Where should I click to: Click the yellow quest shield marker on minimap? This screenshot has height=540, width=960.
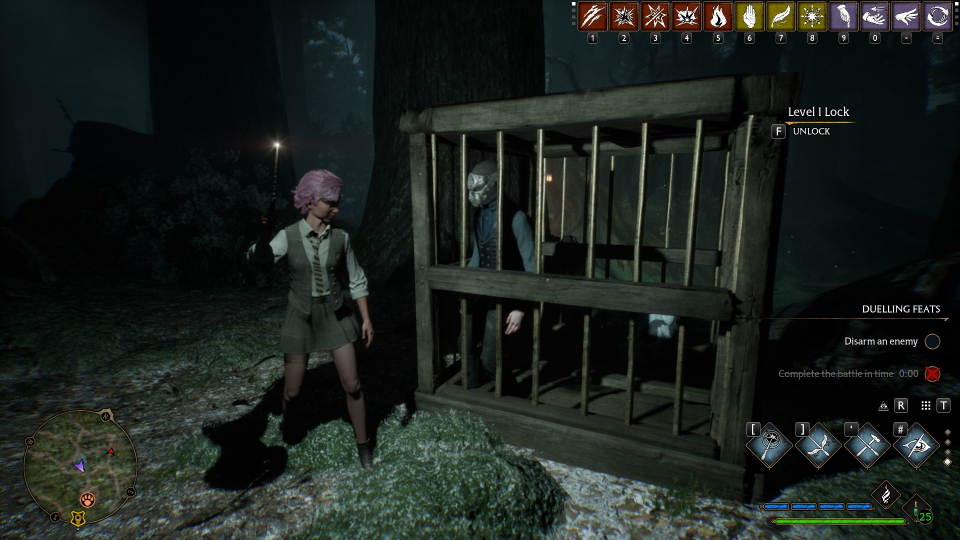point(77,518)
